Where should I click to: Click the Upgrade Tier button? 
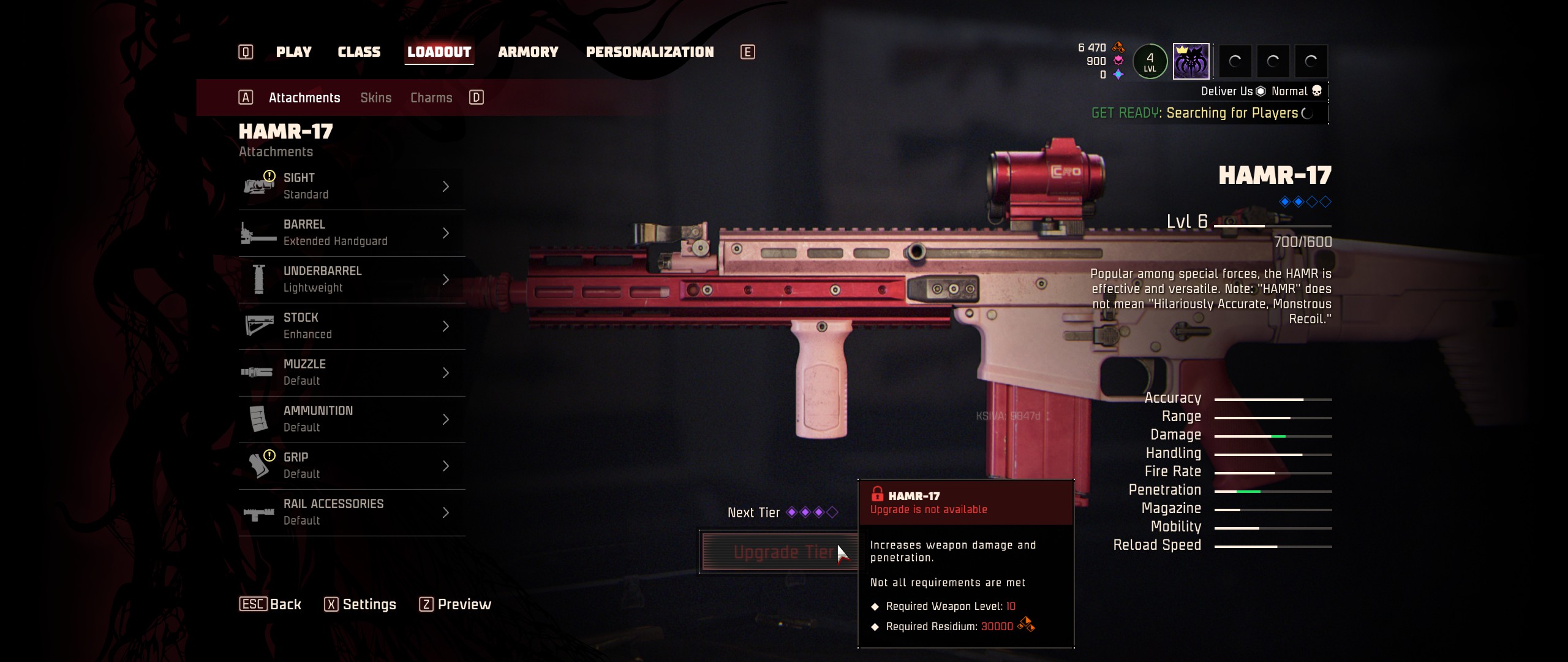coord(778,552)
